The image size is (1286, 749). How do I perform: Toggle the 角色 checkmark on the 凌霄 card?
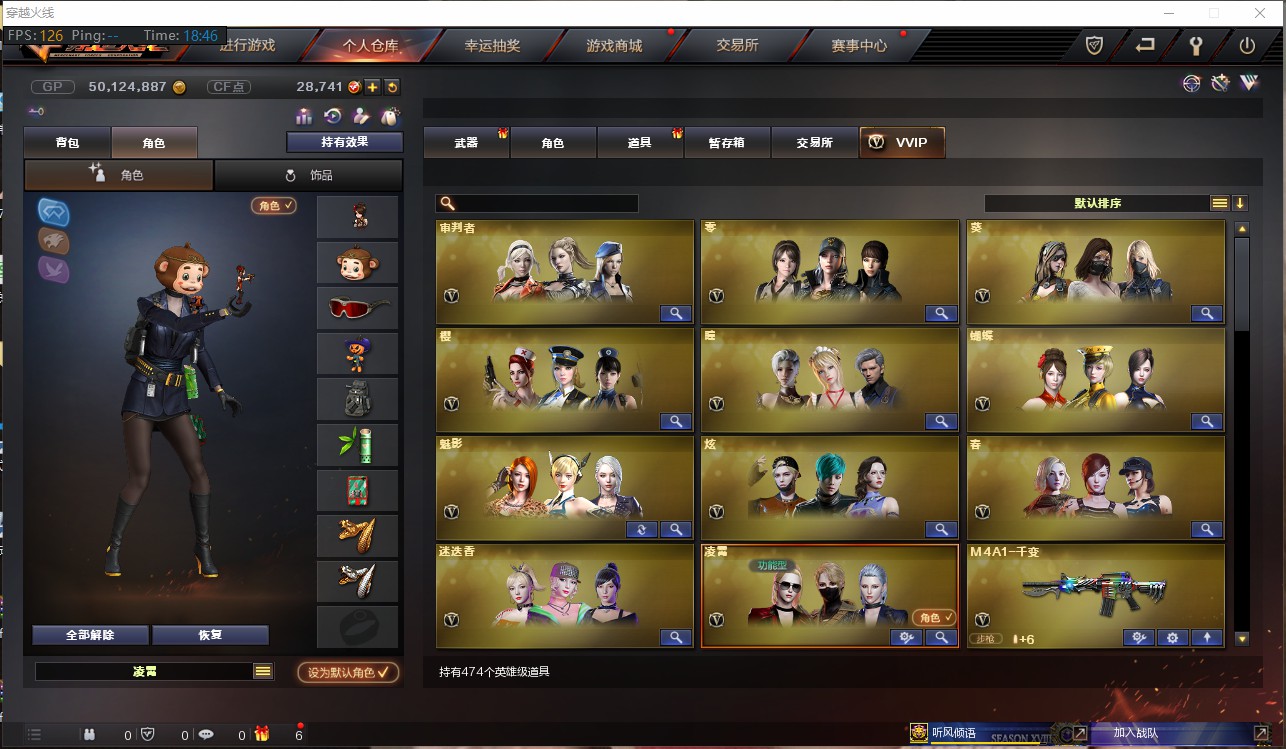click(x=934, y=618)
